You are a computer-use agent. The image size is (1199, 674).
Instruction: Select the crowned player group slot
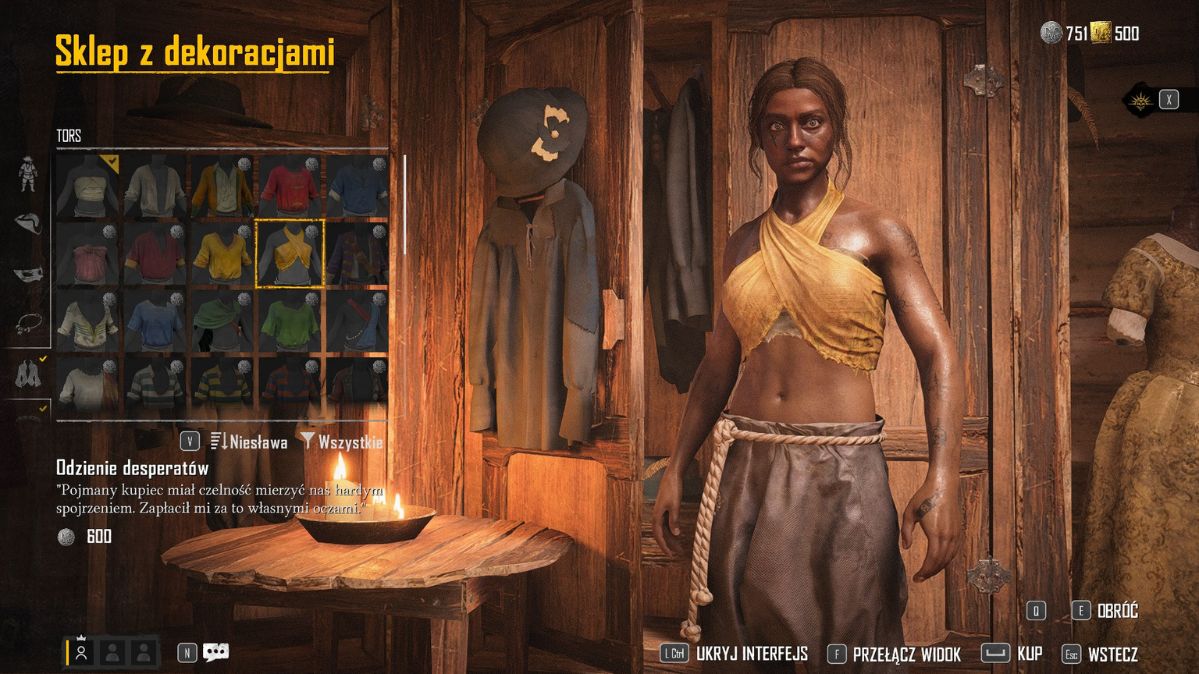[x=82, y=652]
